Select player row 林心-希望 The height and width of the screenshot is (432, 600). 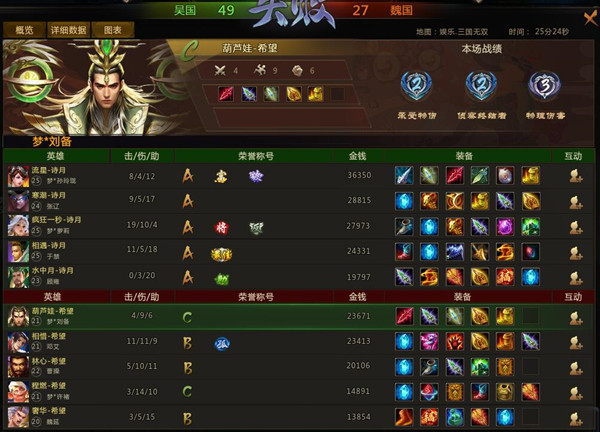[x=60, y=367]
